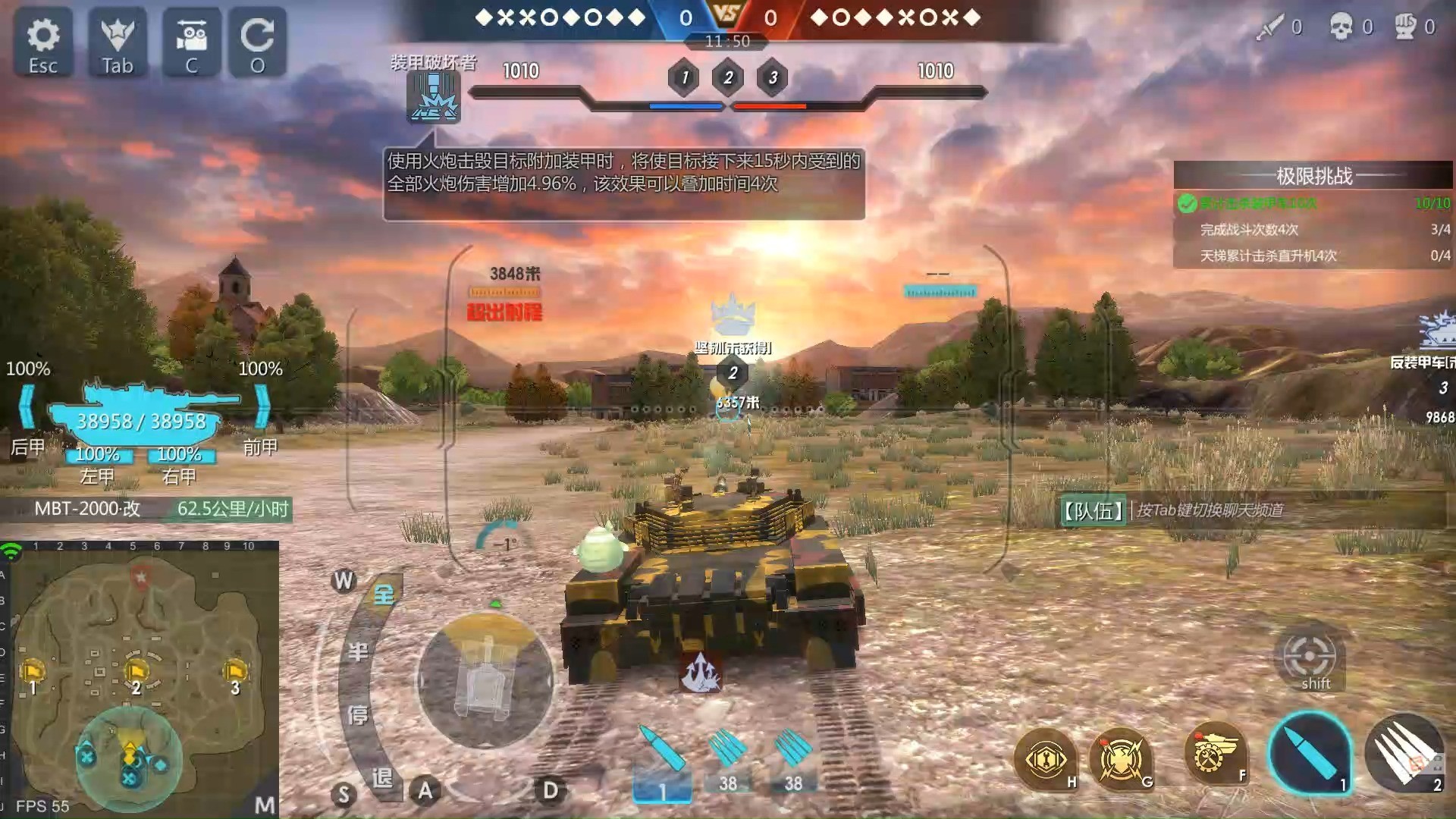Activate the crosshair strike skill marked G
Image resolution: width=1456 pixels, height=819 pixels.
pos(1121,758)
